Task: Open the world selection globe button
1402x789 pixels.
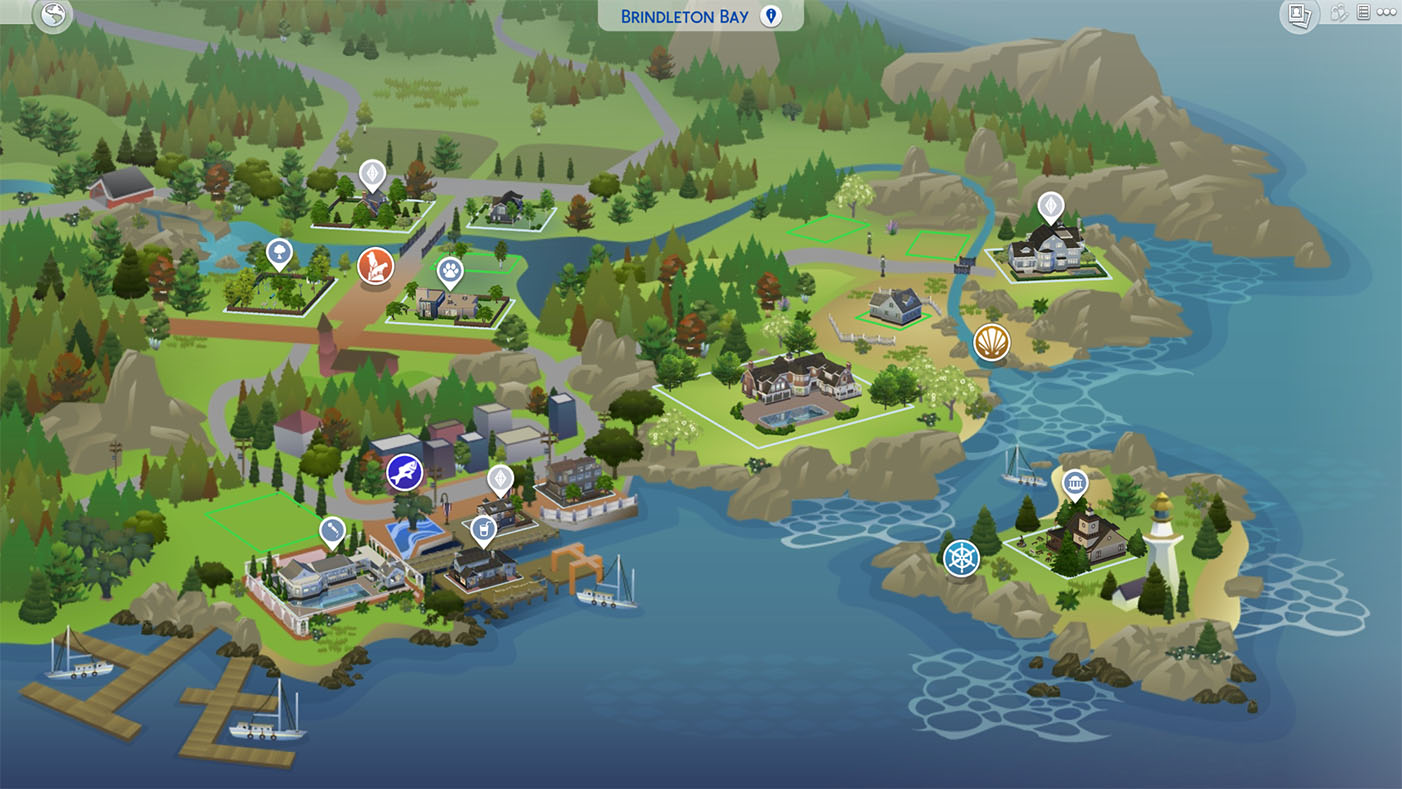Action: (x=52, y=14)
